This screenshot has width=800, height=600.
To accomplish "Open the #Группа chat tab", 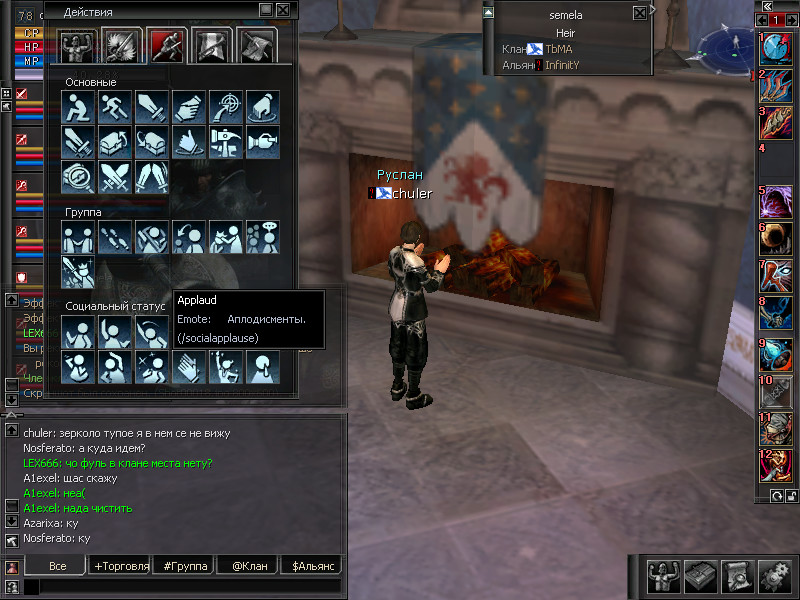I will [x=185, y=566].
